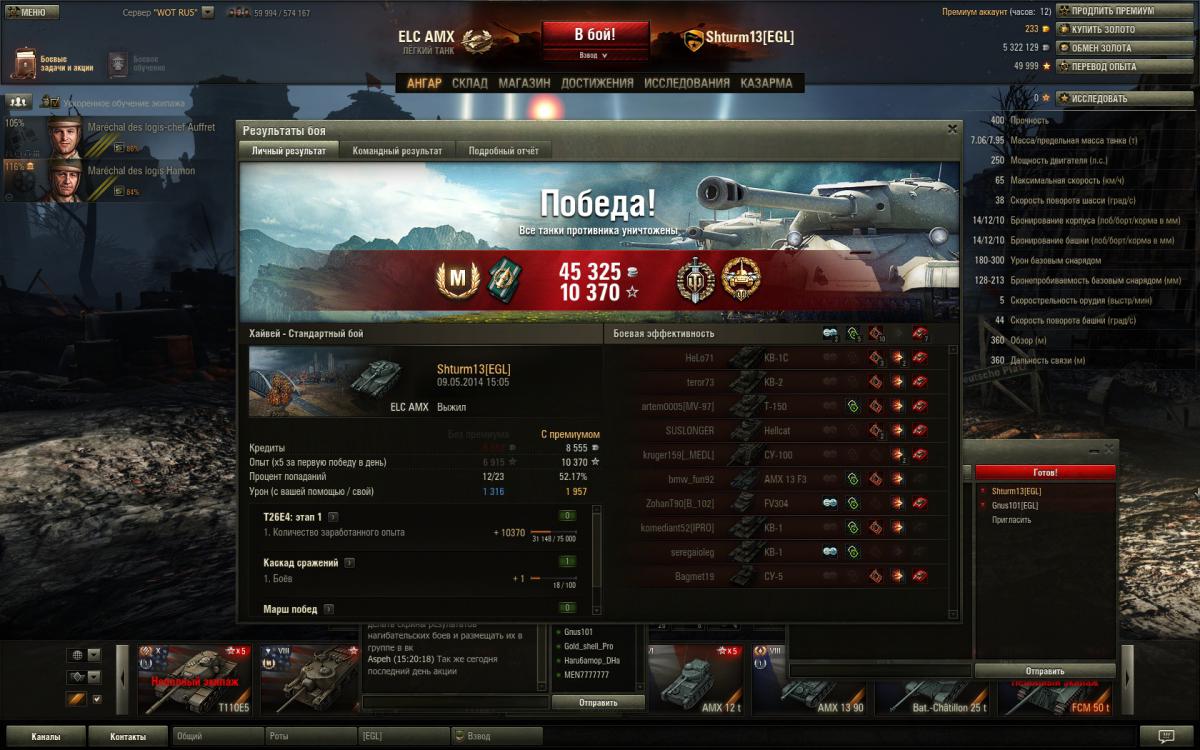1200x750 pixels.
Task: Open the КАЗАРМА barracks tab
Action: (766, 83)
